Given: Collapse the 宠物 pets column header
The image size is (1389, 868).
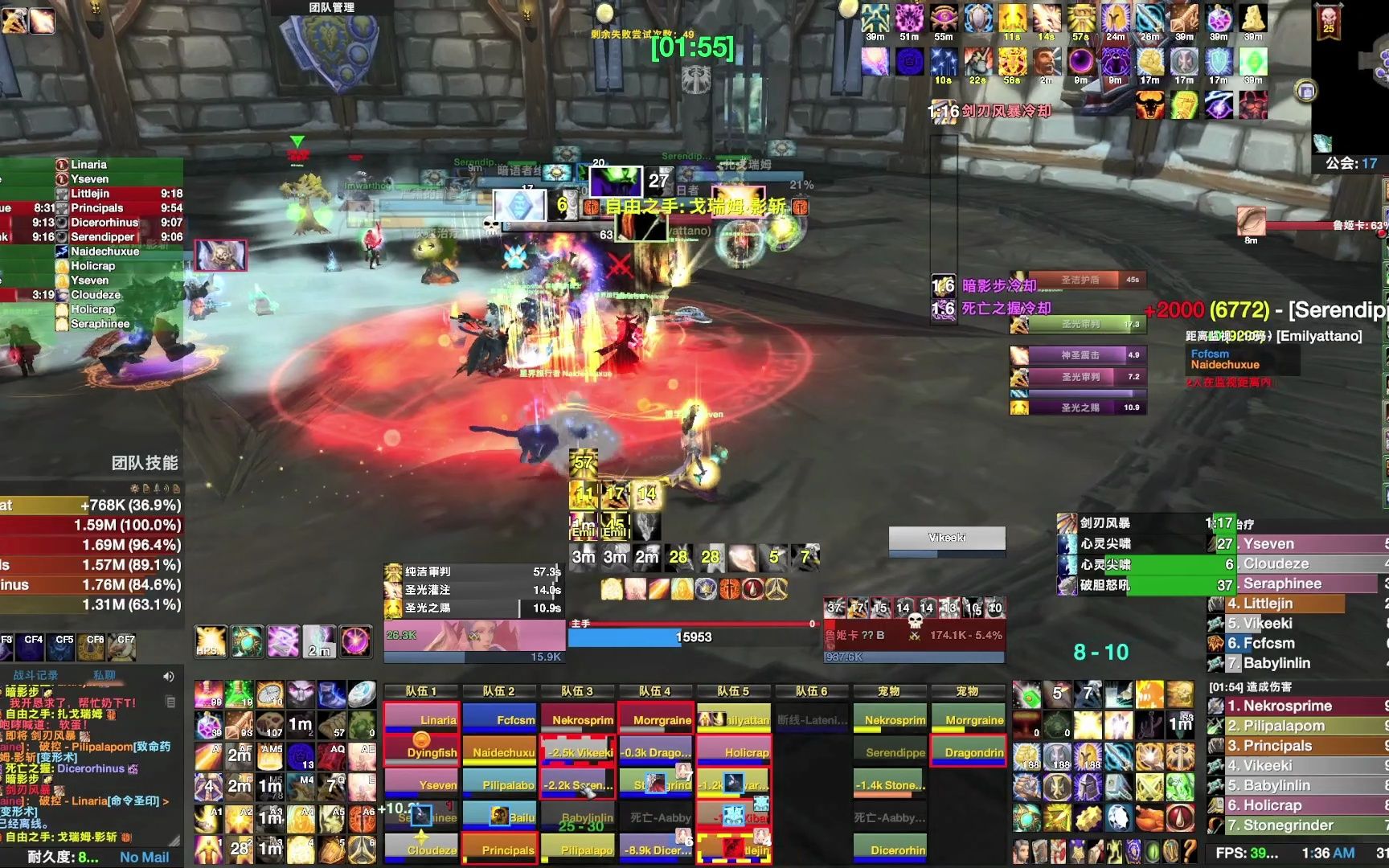Looking at the screenshot, I should coord(891,690).
